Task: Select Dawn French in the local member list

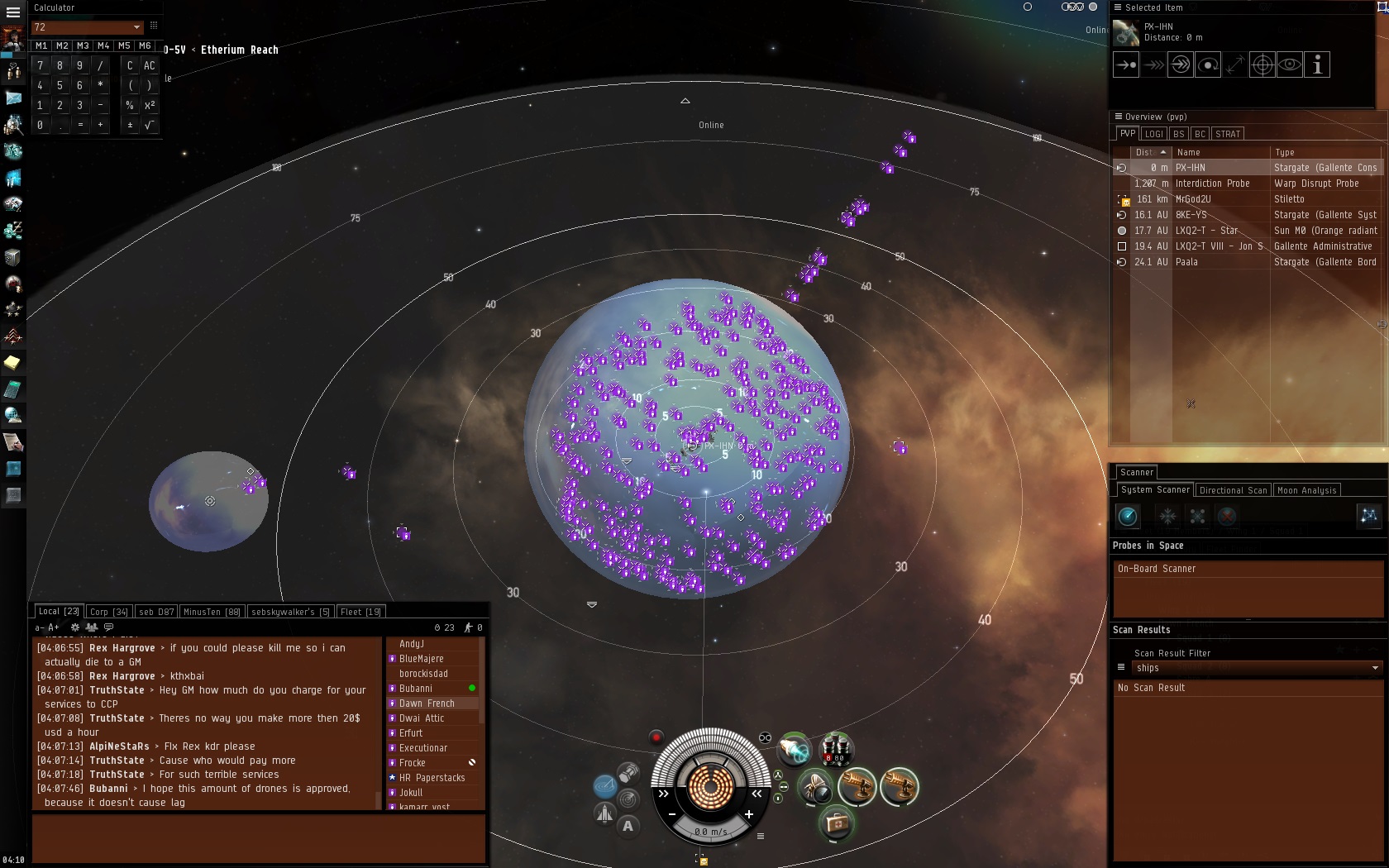Action: pyautogui.click(x=427, y=703)
